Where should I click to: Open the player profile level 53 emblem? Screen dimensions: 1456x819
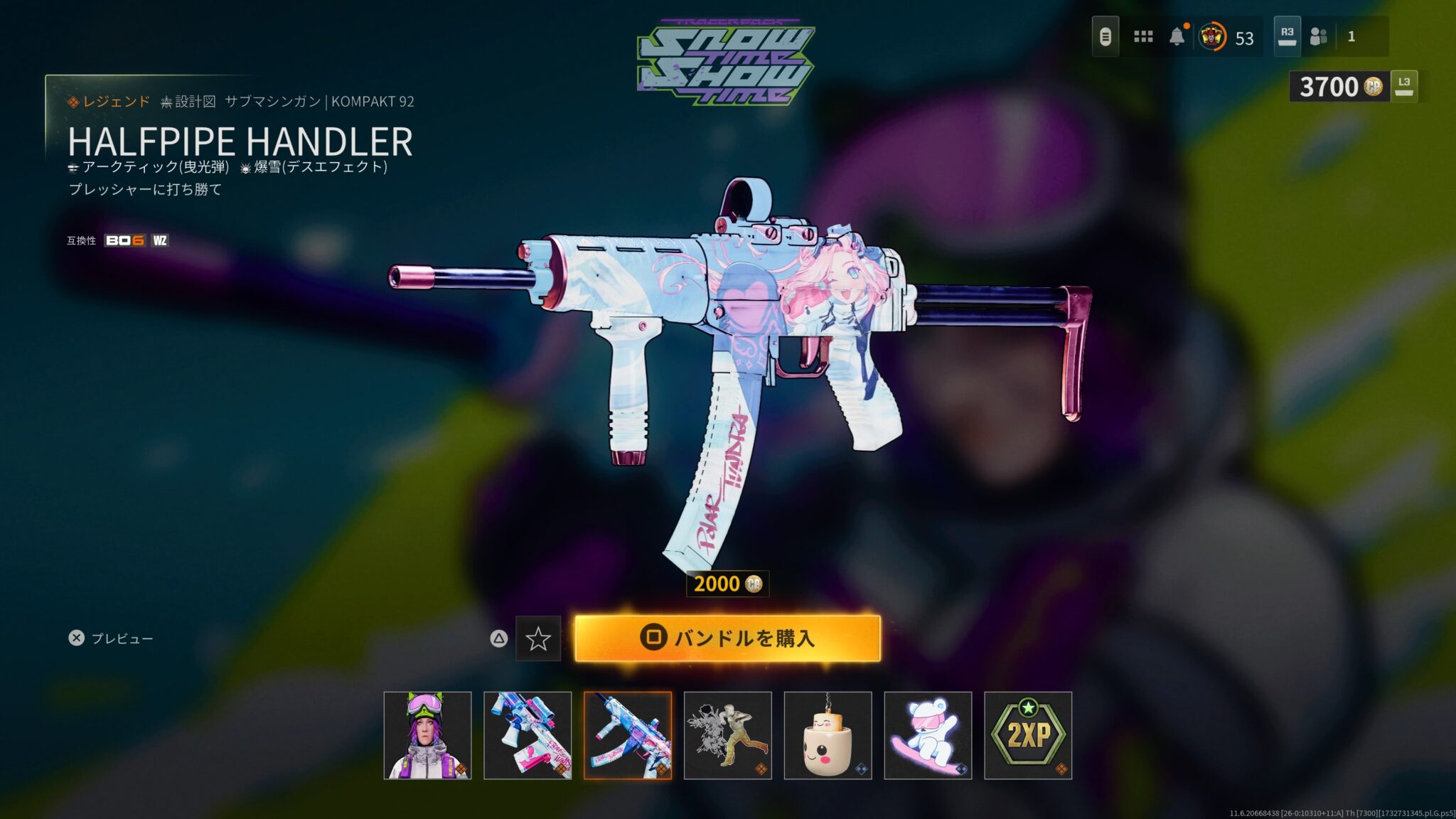coord(1212,36)
